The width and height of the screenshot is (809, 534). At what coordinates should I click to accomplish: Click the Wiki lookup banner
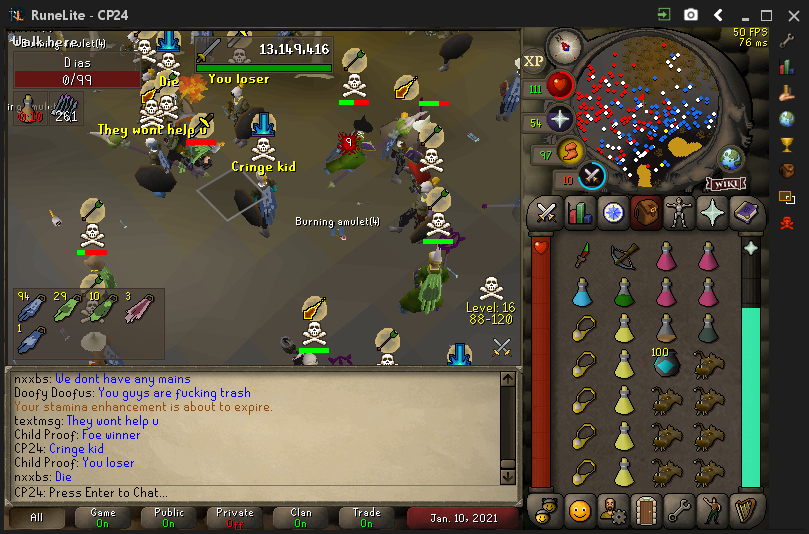[727, 183]
